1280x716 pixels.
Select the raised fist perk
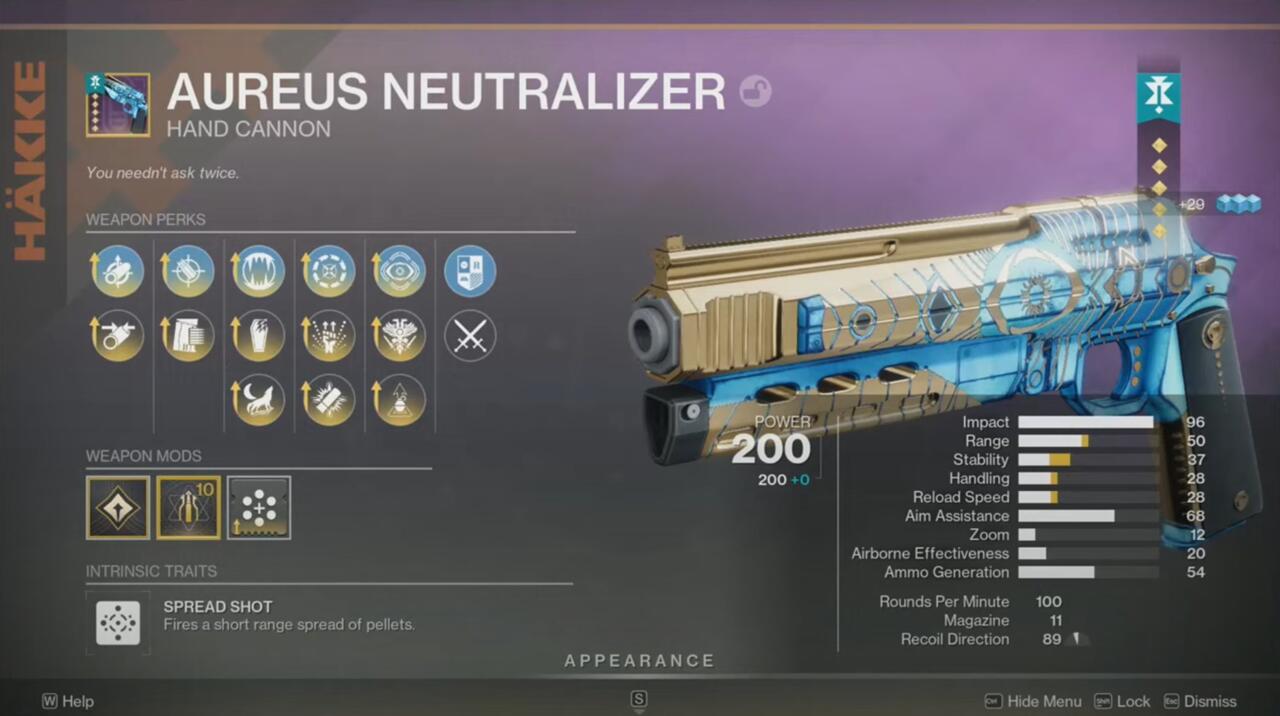point(329,336)
